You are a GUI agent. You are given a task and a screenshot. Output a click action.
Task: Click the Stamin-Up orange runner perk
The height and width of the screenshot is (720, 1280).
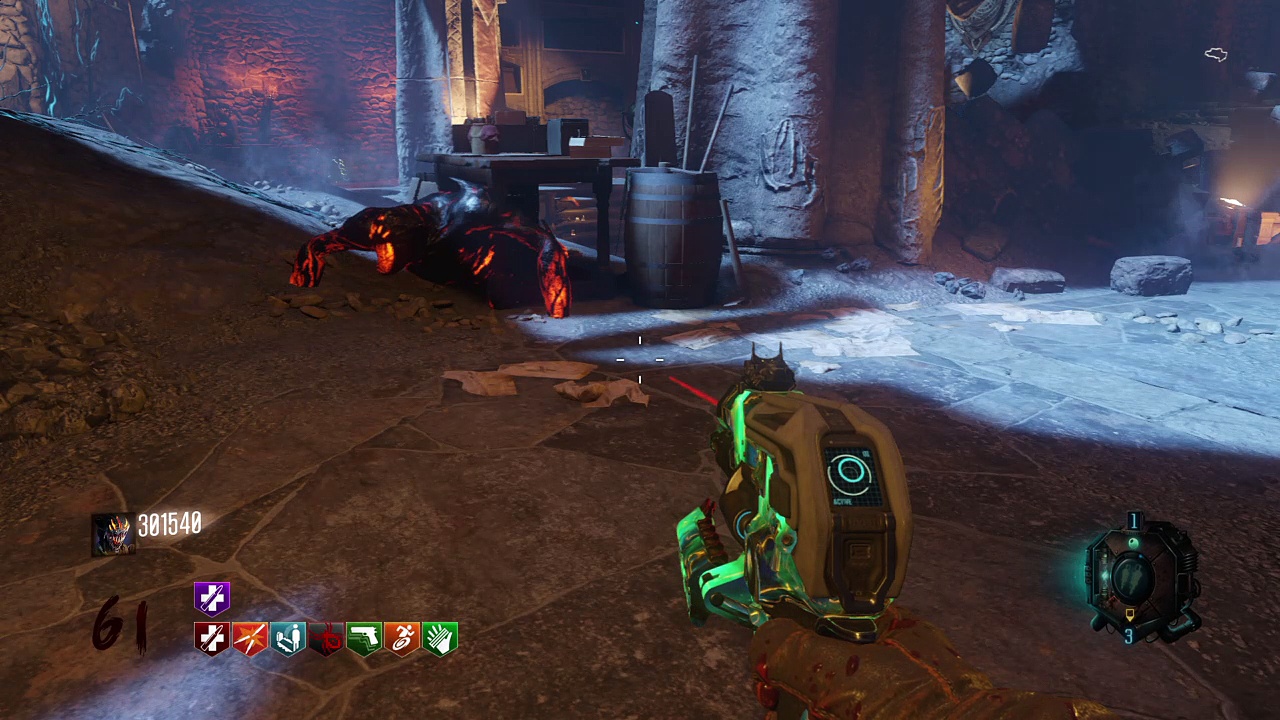402,638
